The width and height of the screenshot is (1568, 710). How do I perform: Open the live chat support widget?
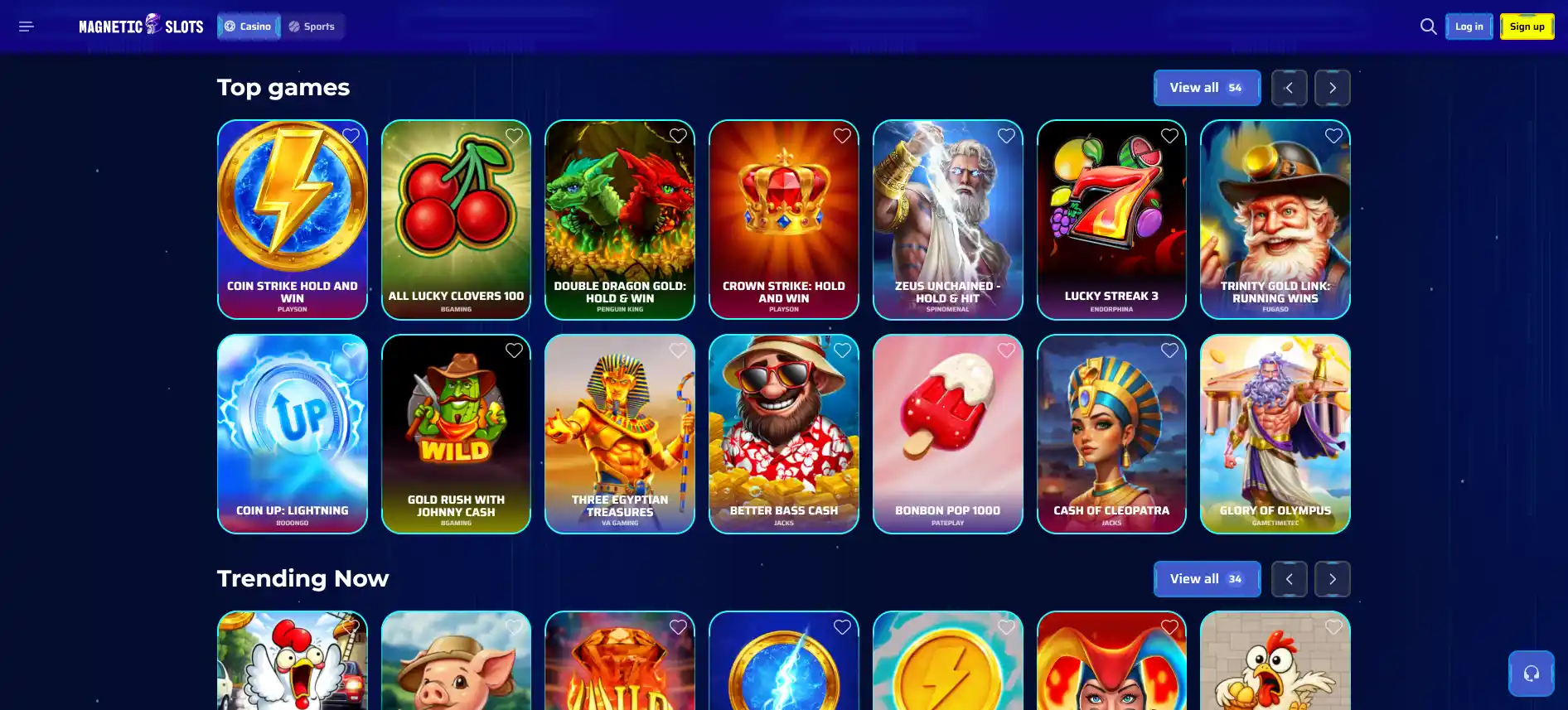click(x=1531, y=673)
